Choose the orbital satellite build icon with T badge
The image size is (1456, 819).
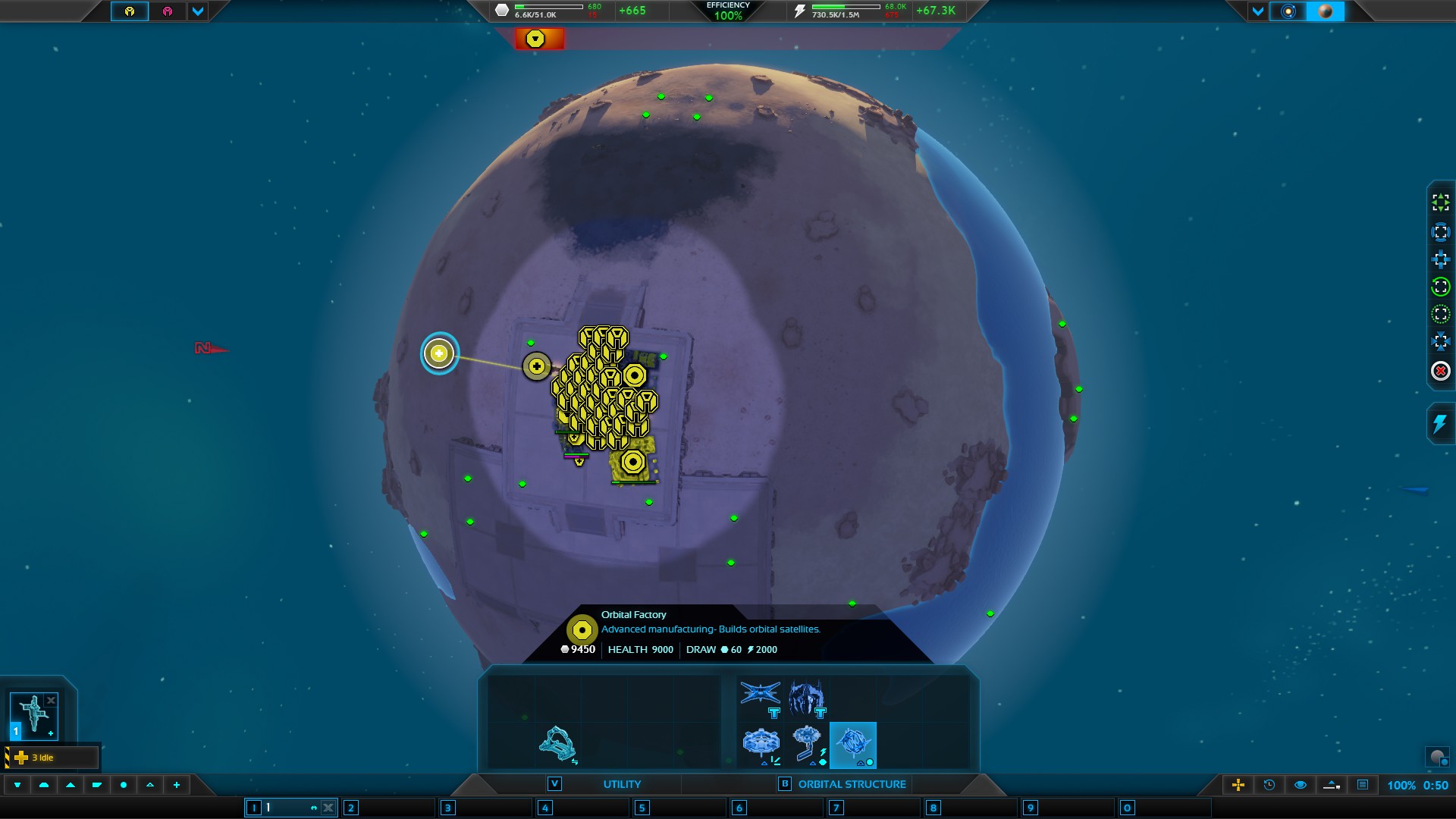pos(761,698)
